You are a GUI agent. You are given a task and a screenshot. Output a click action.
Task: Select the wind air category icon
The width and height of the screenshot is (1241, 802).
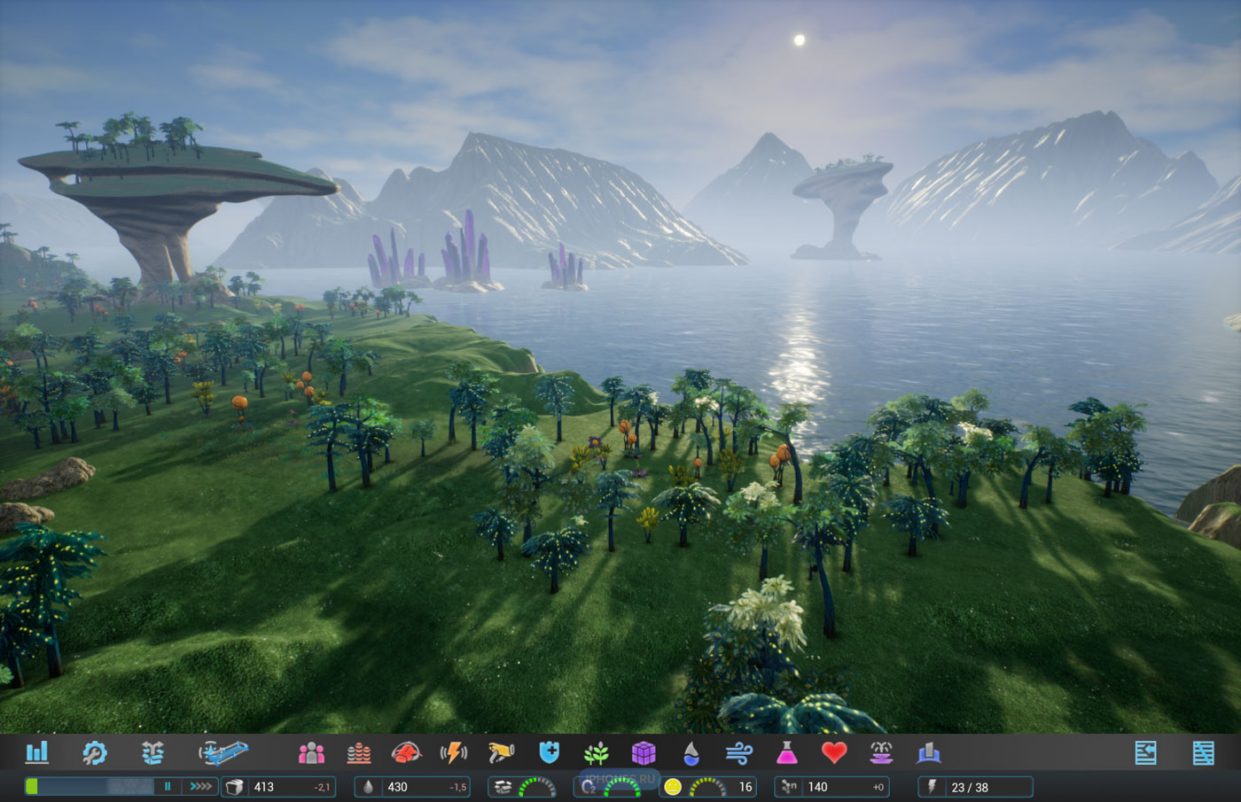738,752
